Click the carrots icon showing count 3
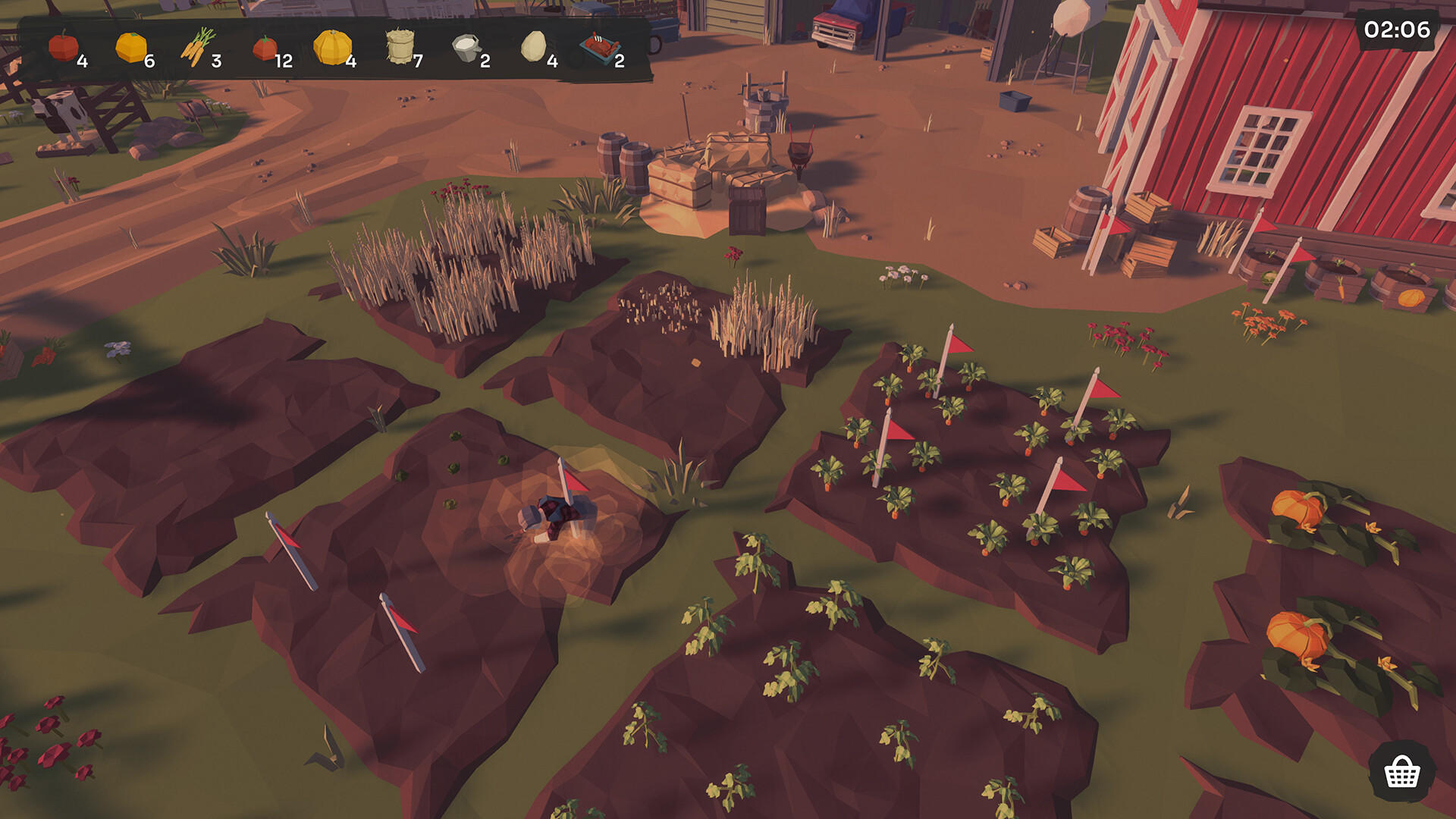The width and height of the screenshot is (1456, 819). [x=196, y=48]
